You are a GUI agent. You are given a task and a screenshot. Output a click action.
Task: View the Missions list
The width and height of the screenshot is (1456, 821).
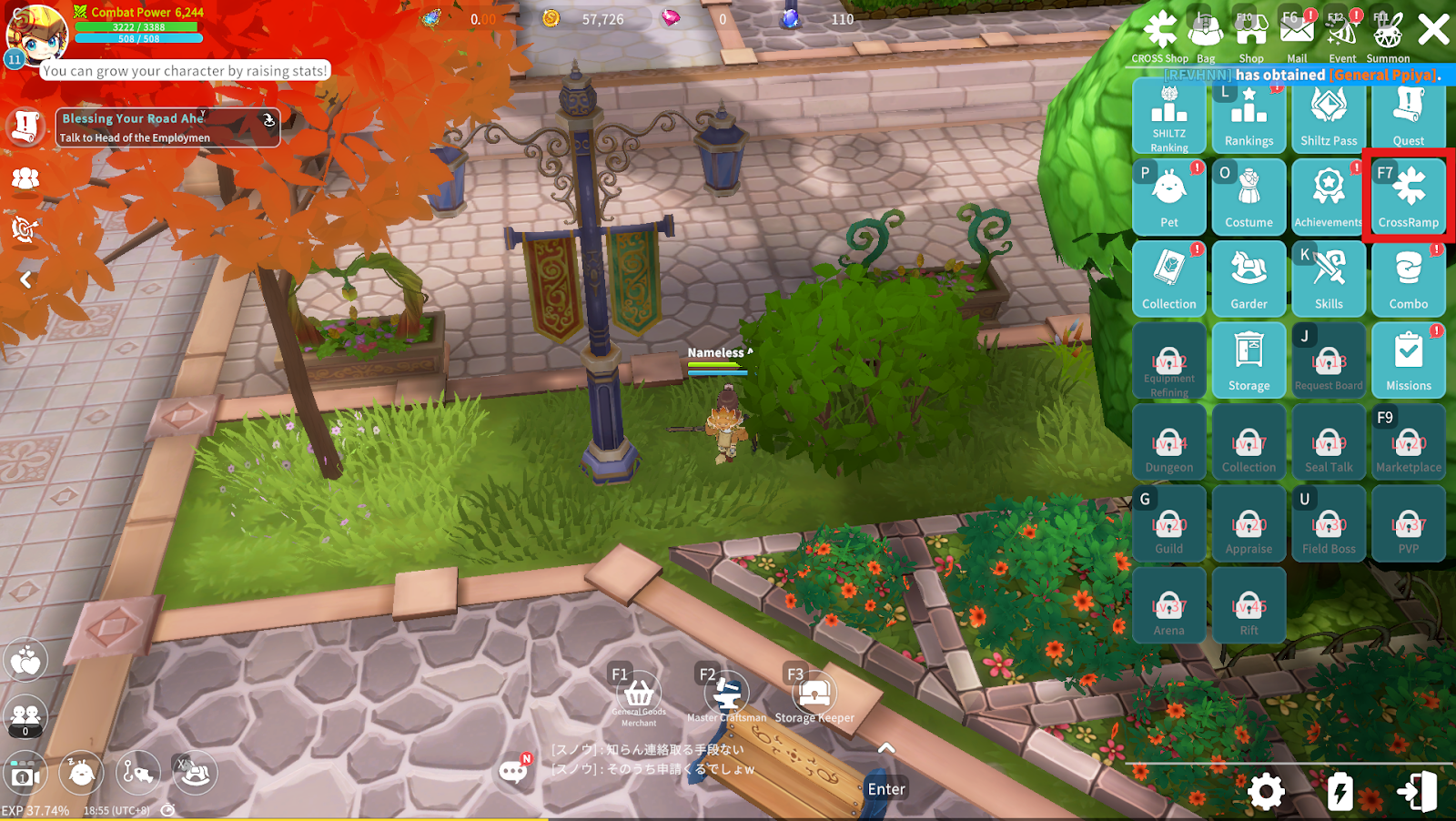coord(1408,360)
